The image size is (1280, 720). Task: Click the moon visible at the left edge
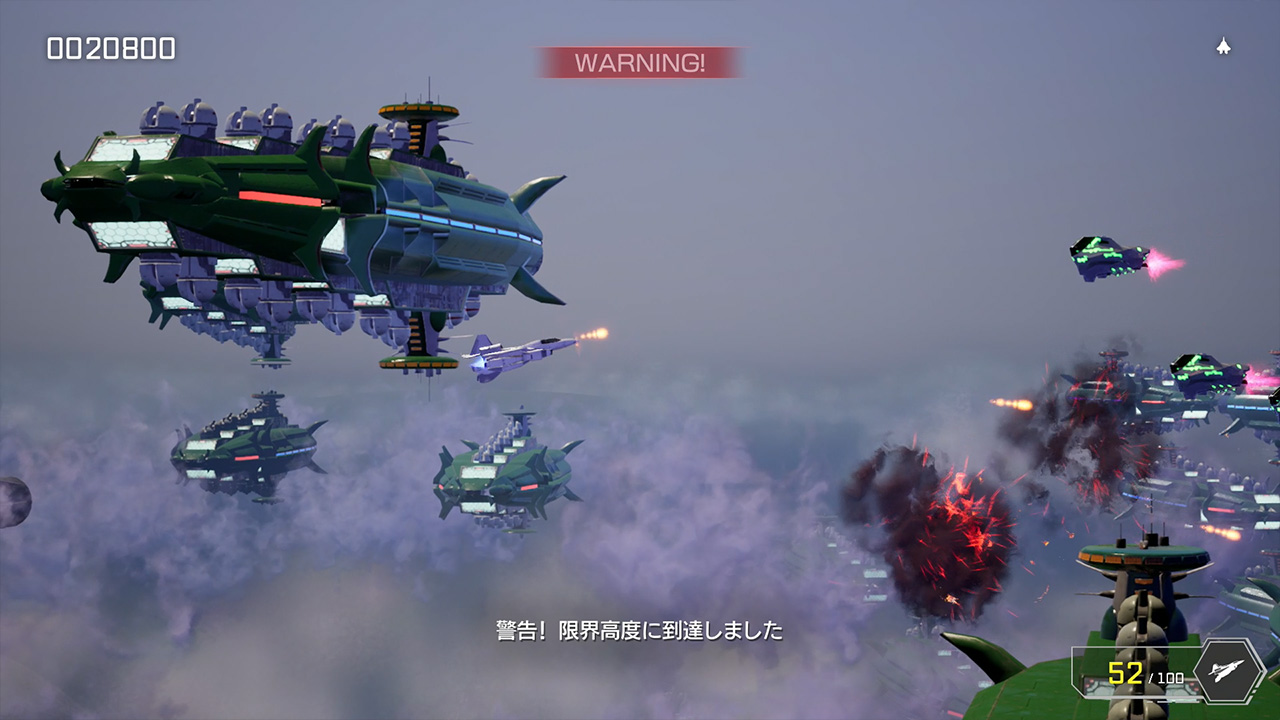(10, 500)
